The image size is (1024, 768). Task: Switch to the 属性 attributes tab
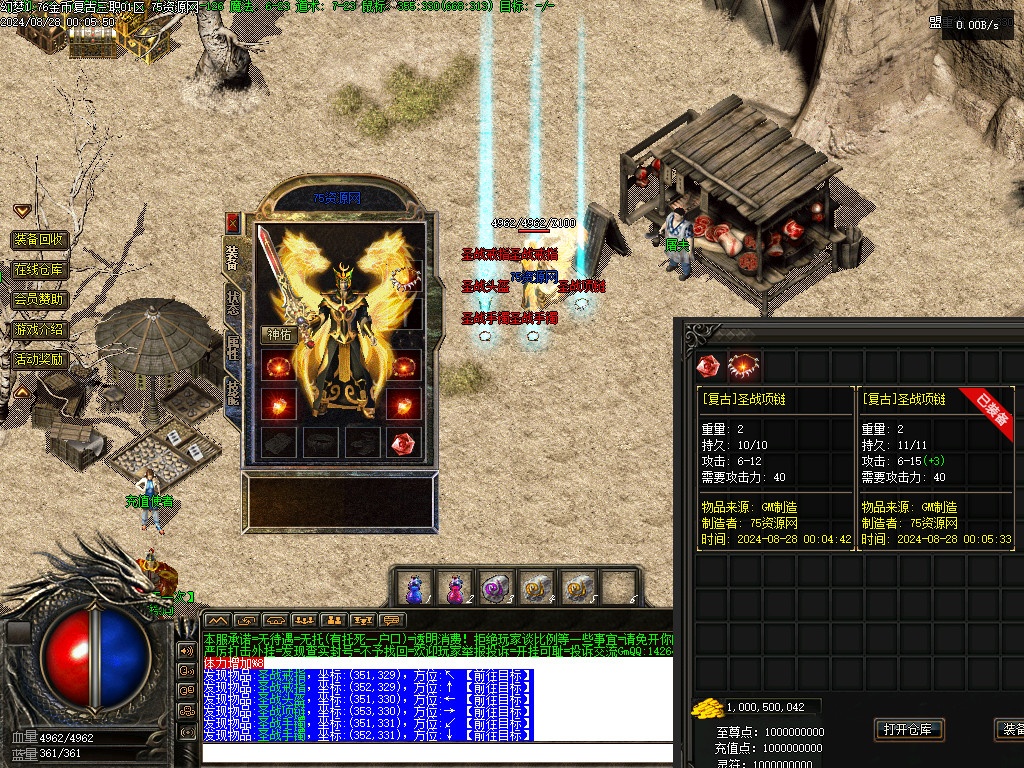[233, 347]
